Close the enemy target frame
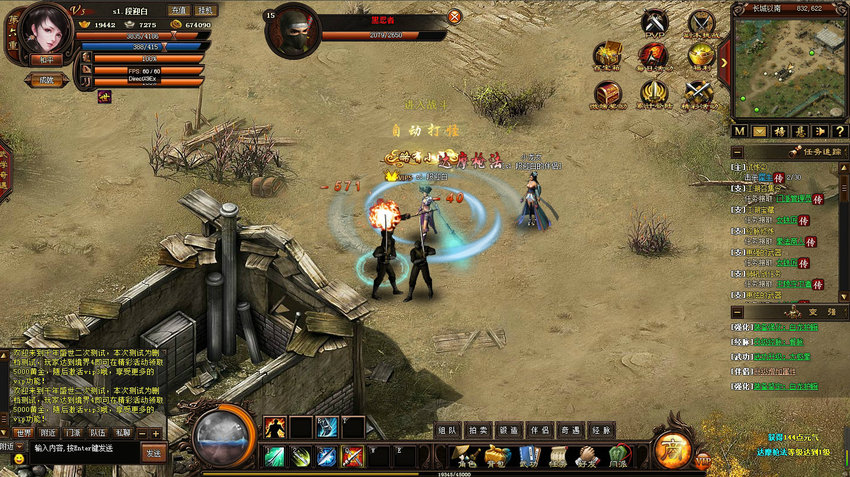This screenshot has width=850, height=477. click(x=455, y=16)
